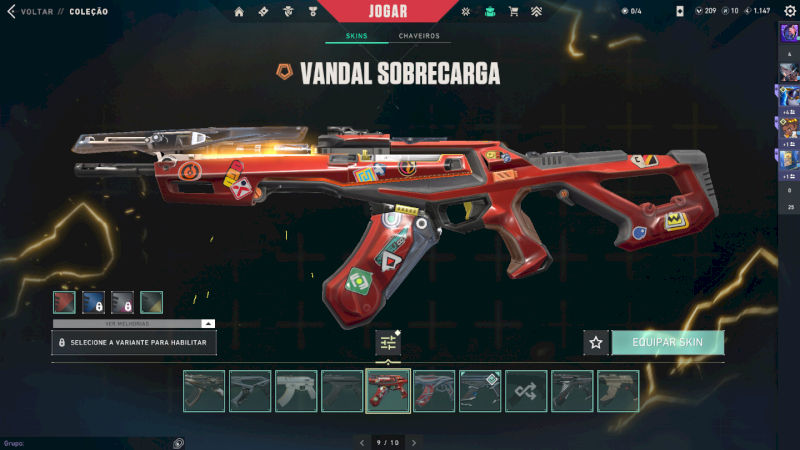
Task: Go back with the Voltar button
Action: 28,11
